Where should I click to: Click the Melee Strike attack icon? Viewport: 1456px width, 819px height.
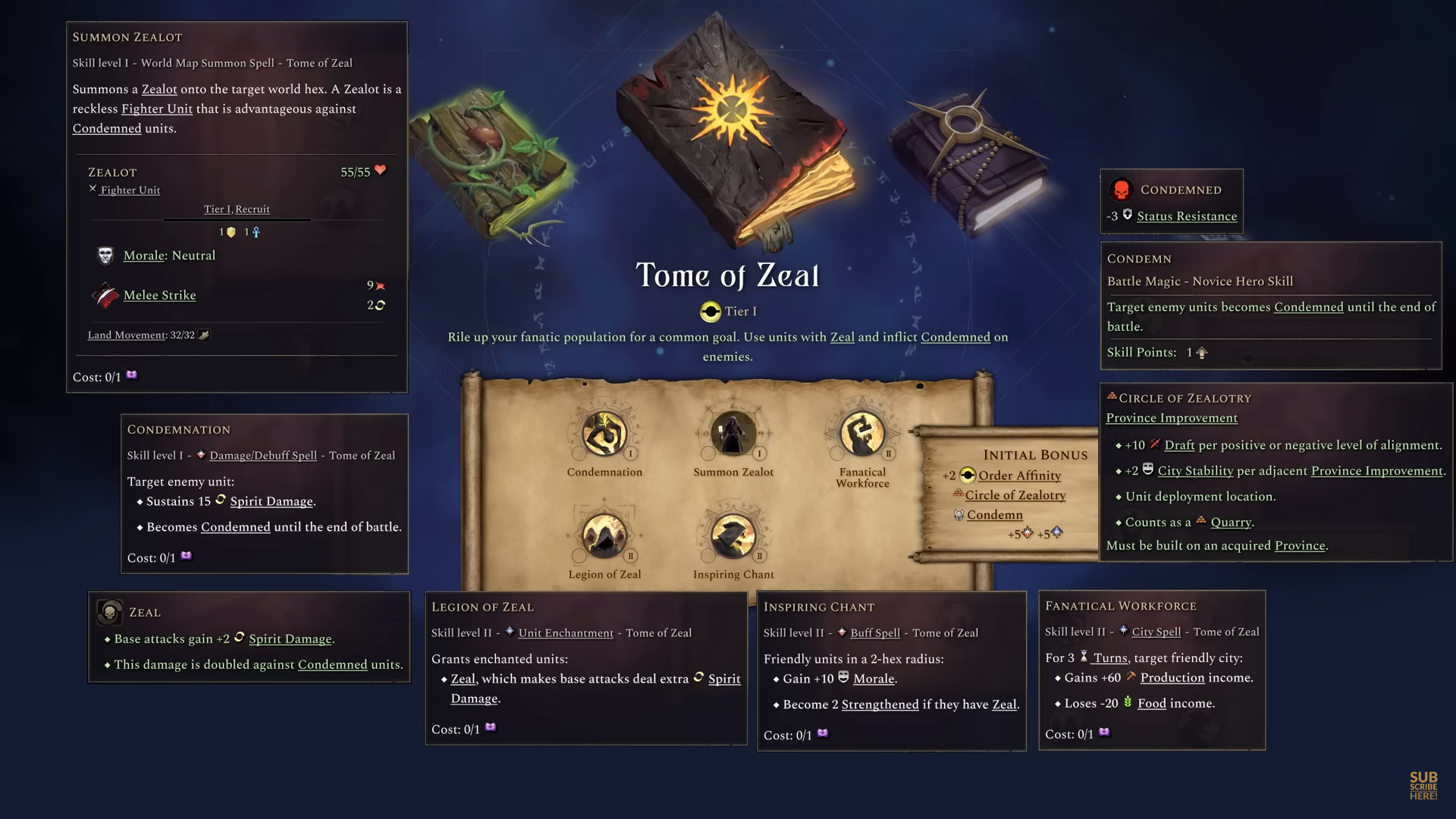[104, 295]
